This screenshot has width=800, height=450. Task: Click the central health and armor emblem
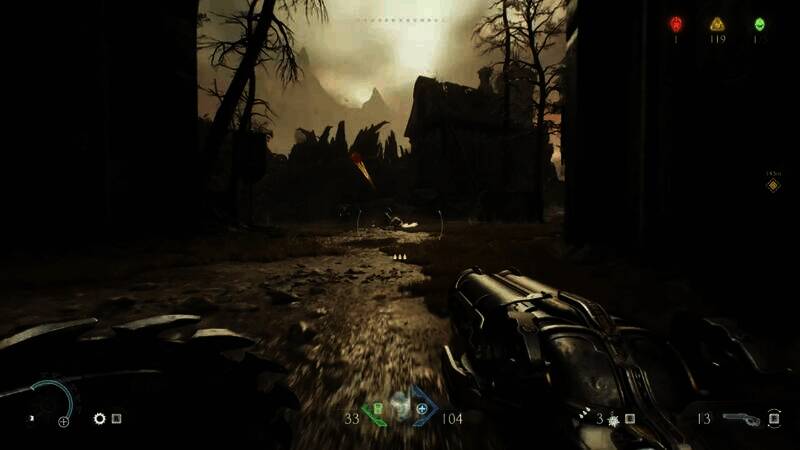[400, 408]
